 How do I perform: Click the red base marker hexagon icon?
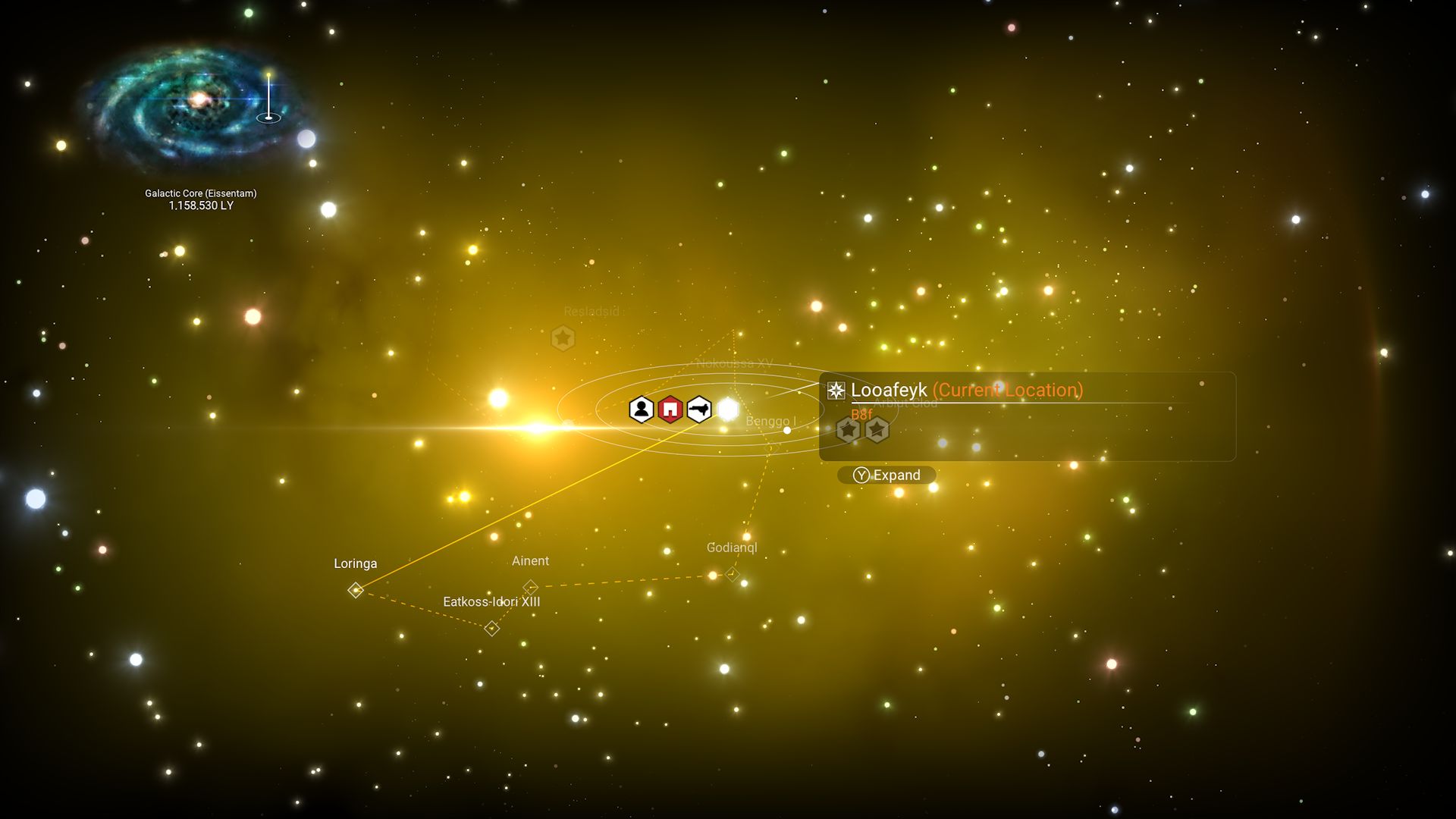[670, 409]
